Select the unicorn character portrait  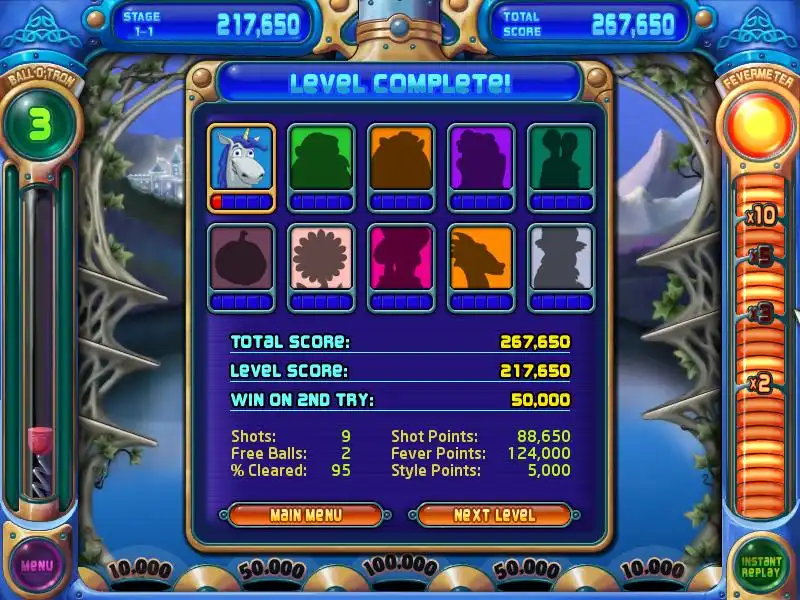(x=241, y=158)
